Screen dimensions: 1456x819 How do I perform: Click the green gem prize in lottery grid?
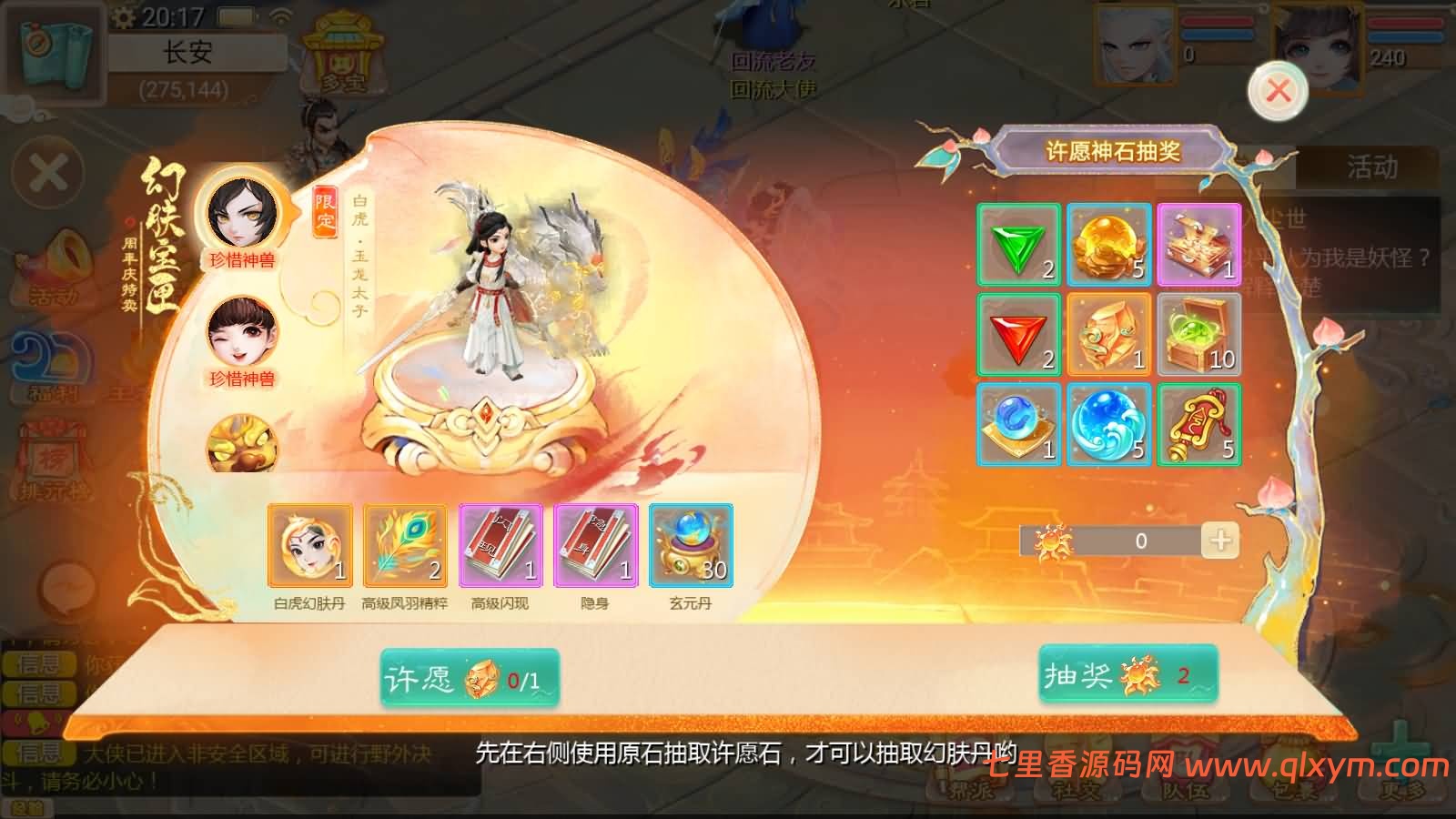click(1017, 246)
